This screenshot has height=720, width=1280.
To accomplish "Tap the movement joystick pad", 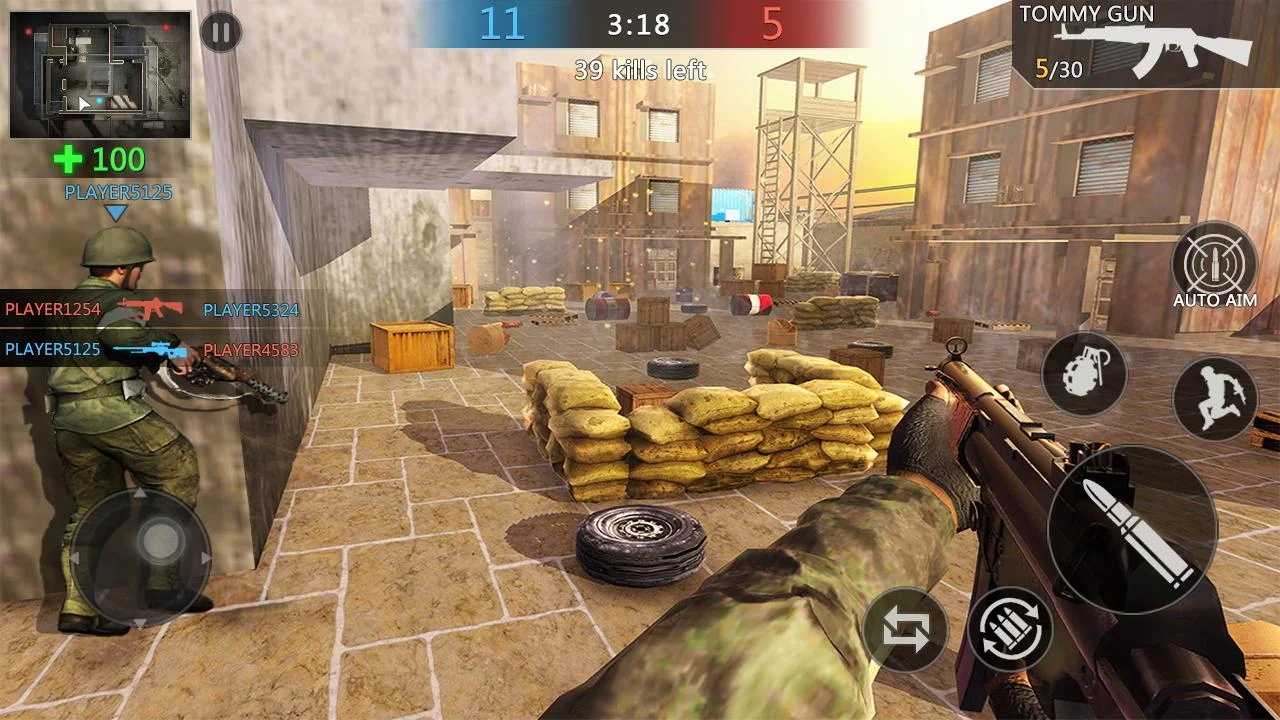I will pos(140,557).
